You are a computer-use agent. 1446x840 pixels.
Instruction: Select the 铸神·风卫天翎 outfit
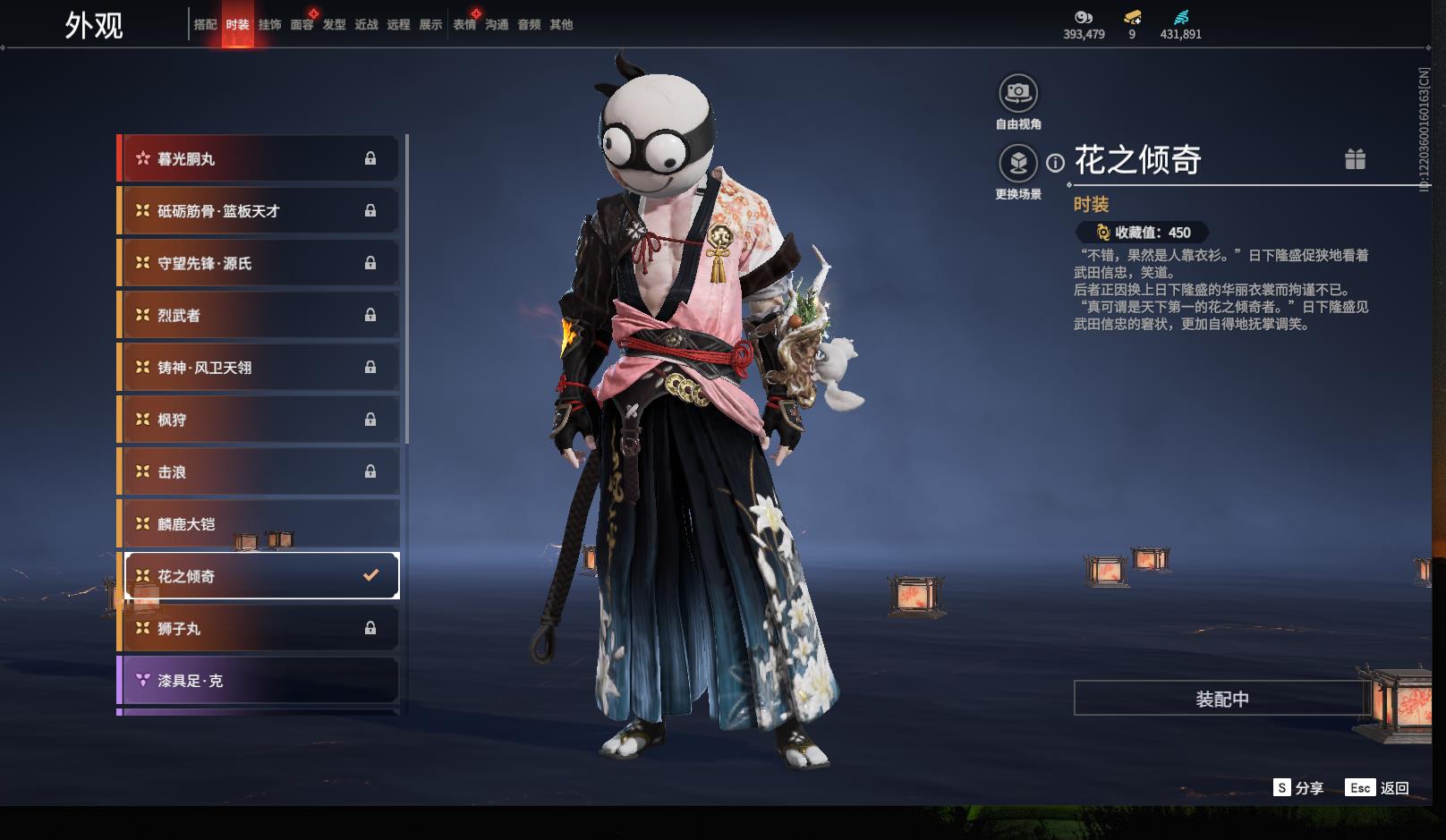click(x=260, y=368)
